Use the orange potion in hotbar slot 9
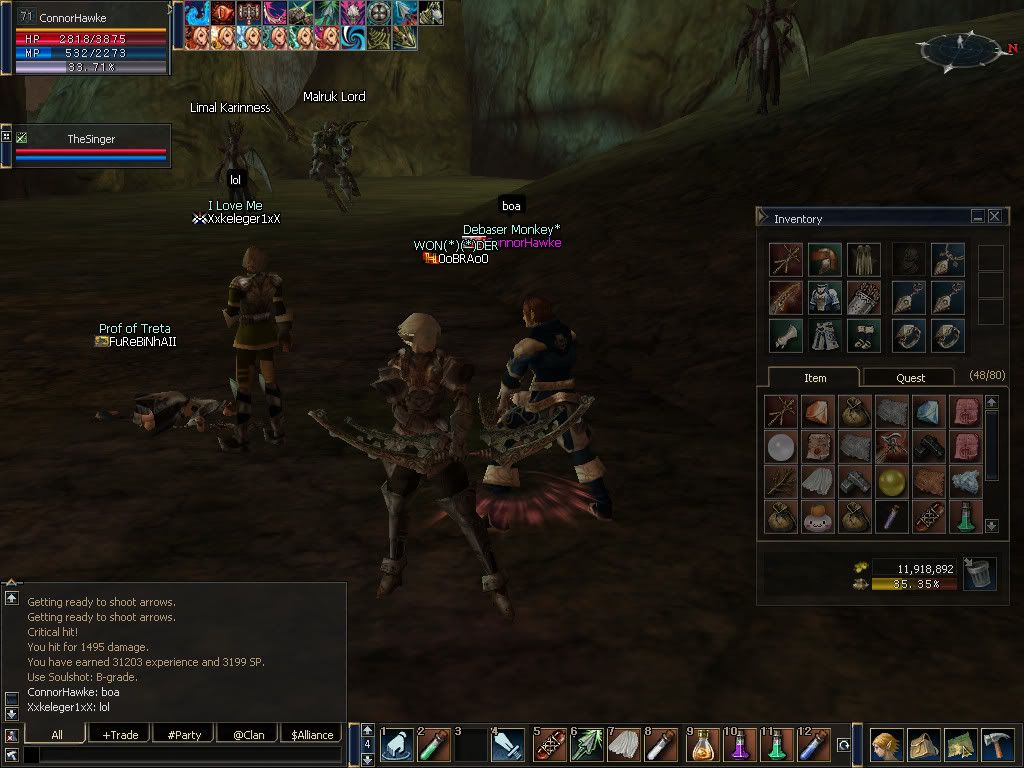This screenshot has height=768, width=1024. (705, 747)
